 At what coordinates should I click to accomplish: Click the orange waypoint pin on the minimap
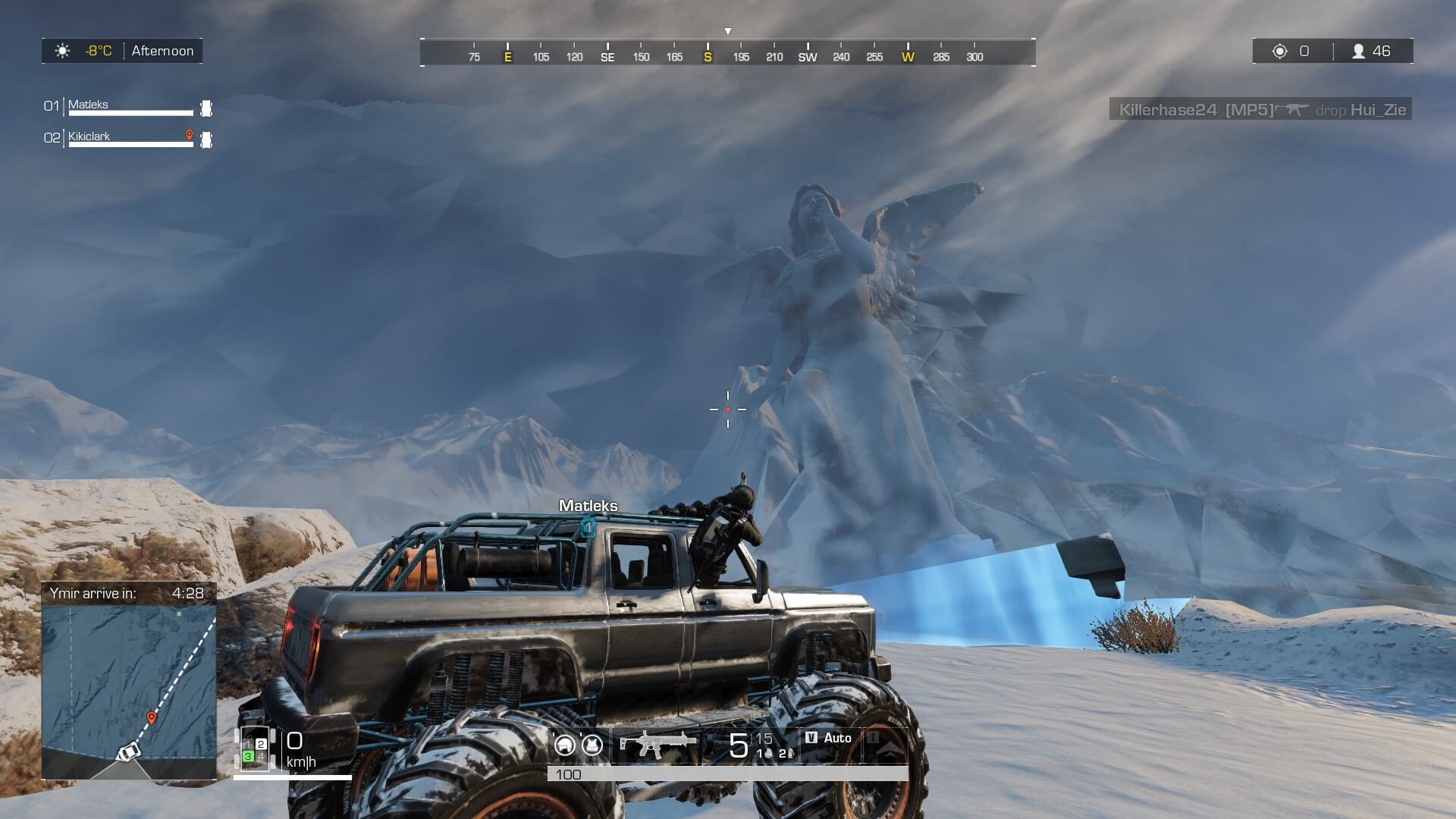tap(152, 717)
